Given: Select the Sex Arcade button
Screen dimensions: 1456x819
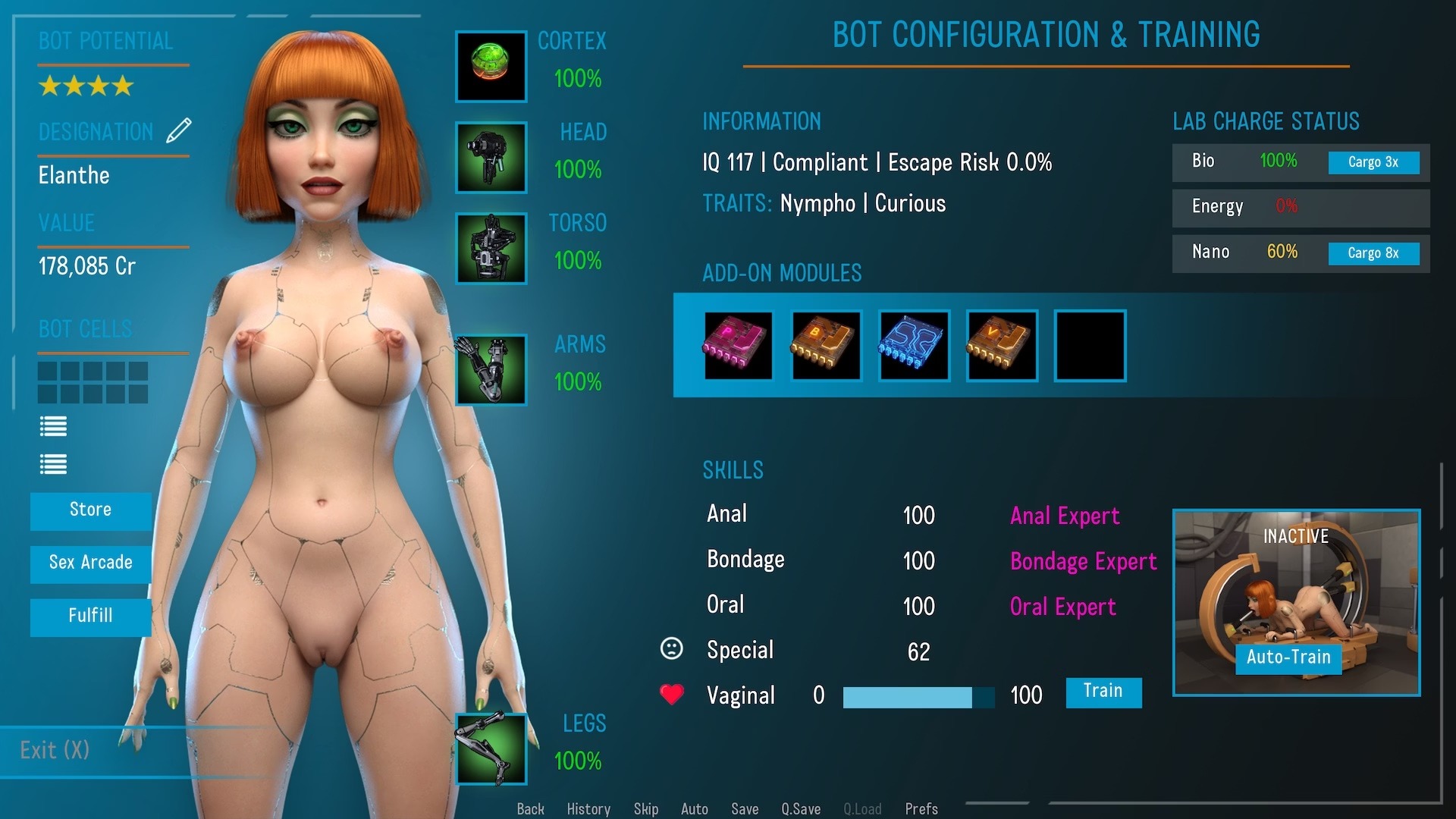Looking at the screenshot, I should pos(90,563).
